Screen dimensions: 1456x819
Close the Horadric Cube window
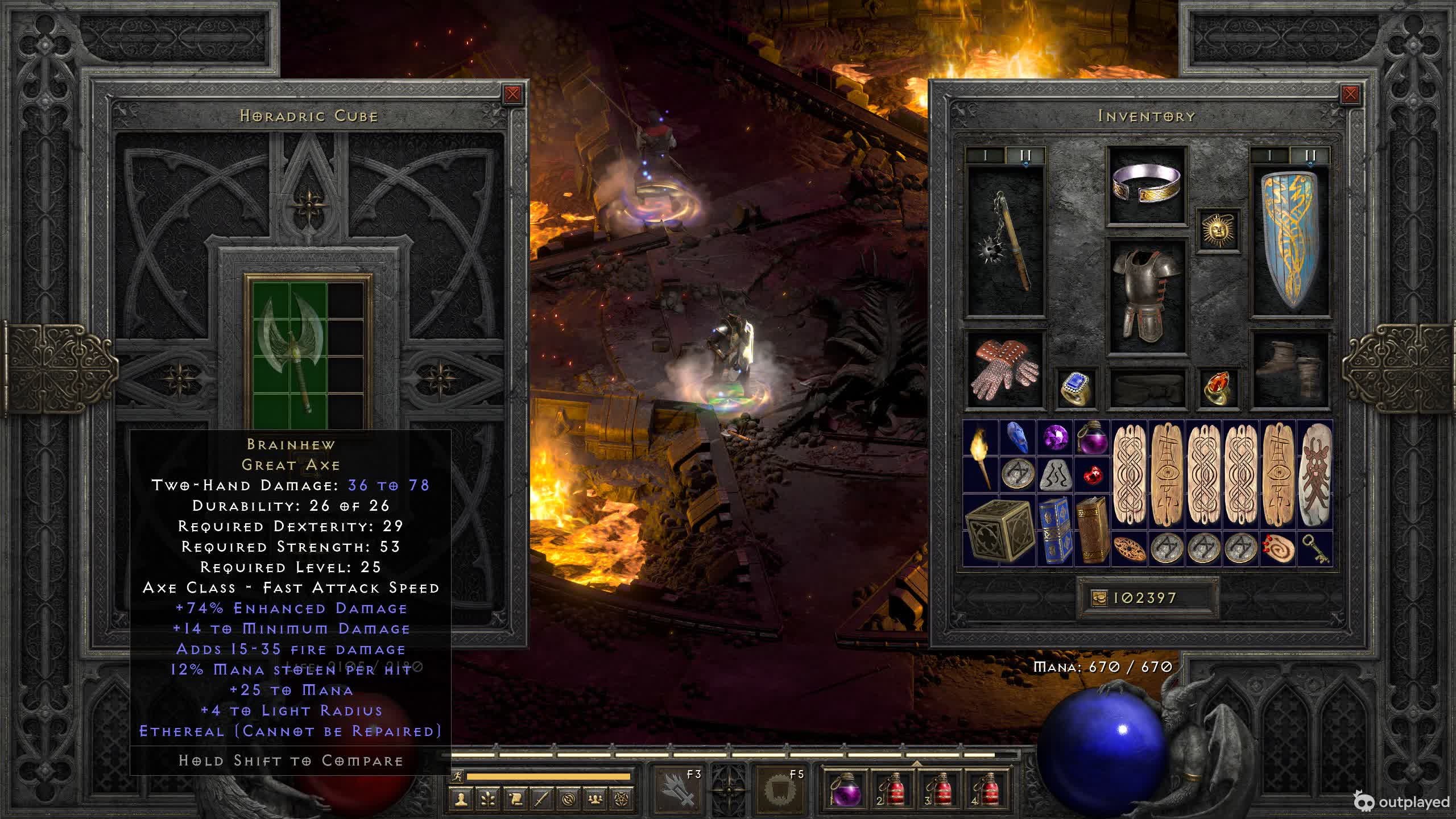point(512,94)
